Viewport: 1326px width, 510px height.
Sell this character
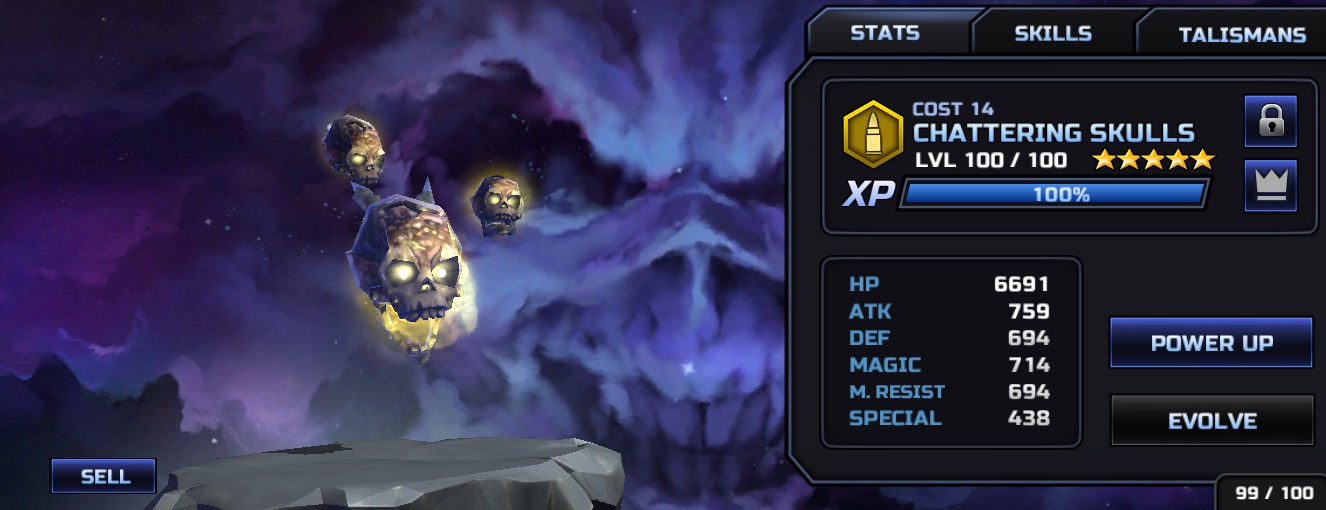coord(104,476)
